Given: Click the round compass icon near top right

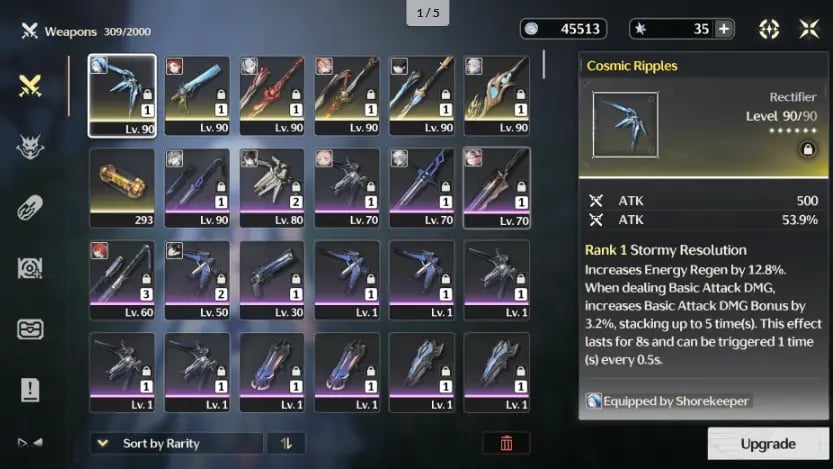Looking at the screenshot, I should pos(769,29).
